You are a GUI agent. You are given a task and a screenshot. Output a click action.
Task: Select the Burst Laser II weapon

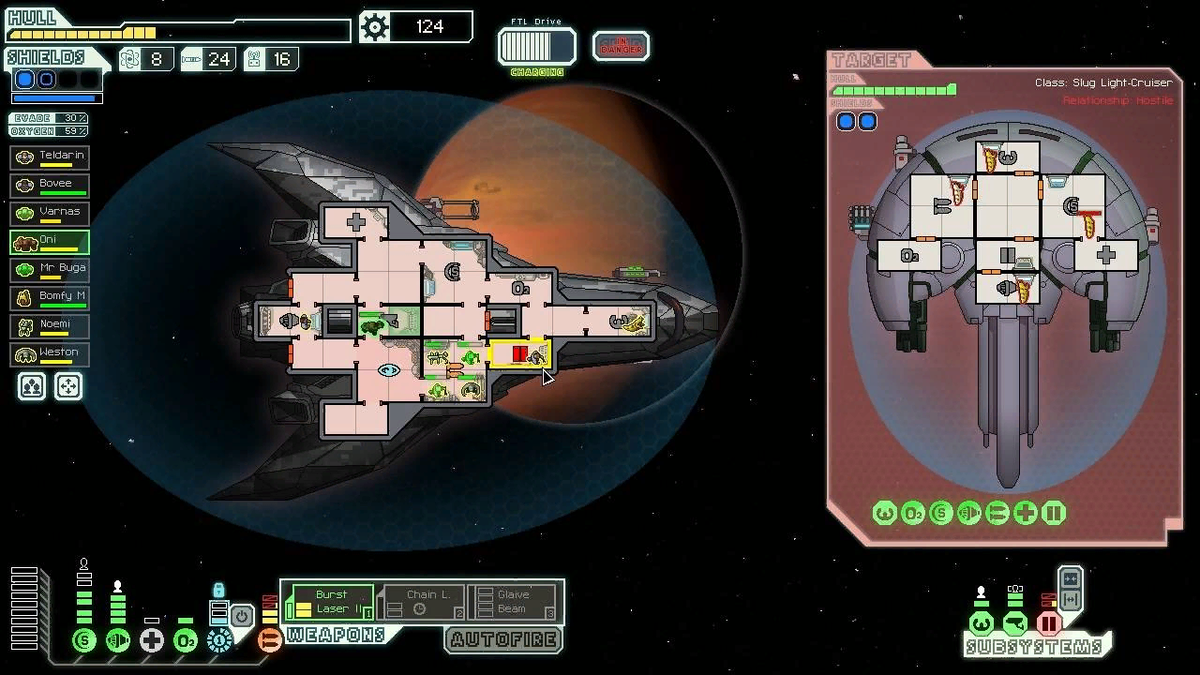coord(330,602)
